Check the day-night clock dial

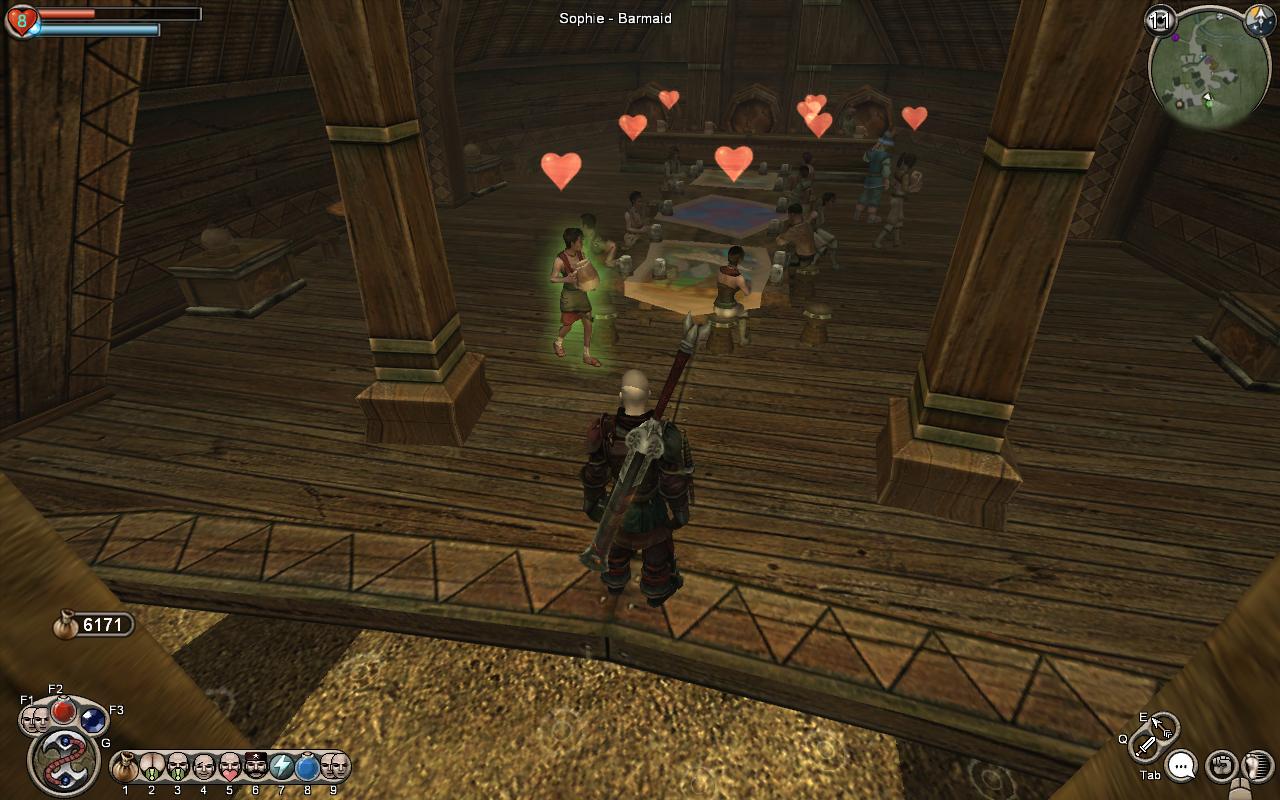pos(1258,21)
